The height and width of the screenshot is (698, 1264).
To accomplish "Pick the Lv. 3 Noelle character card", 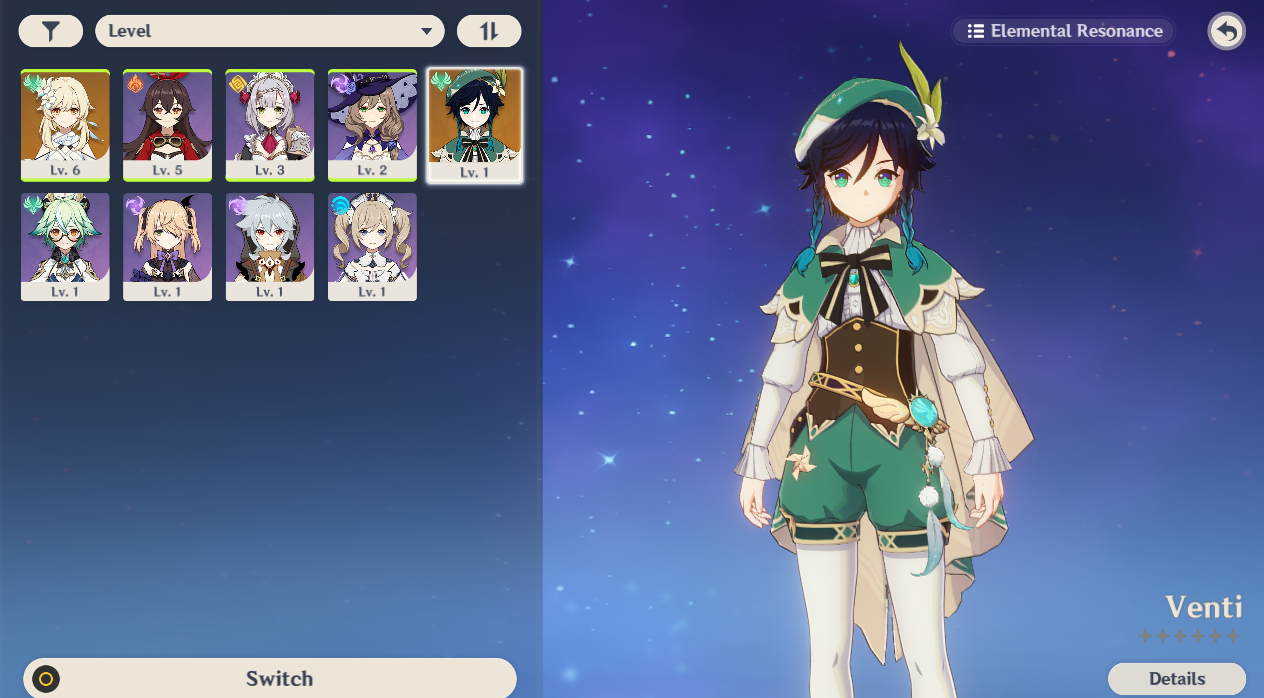I will [270, 125].
